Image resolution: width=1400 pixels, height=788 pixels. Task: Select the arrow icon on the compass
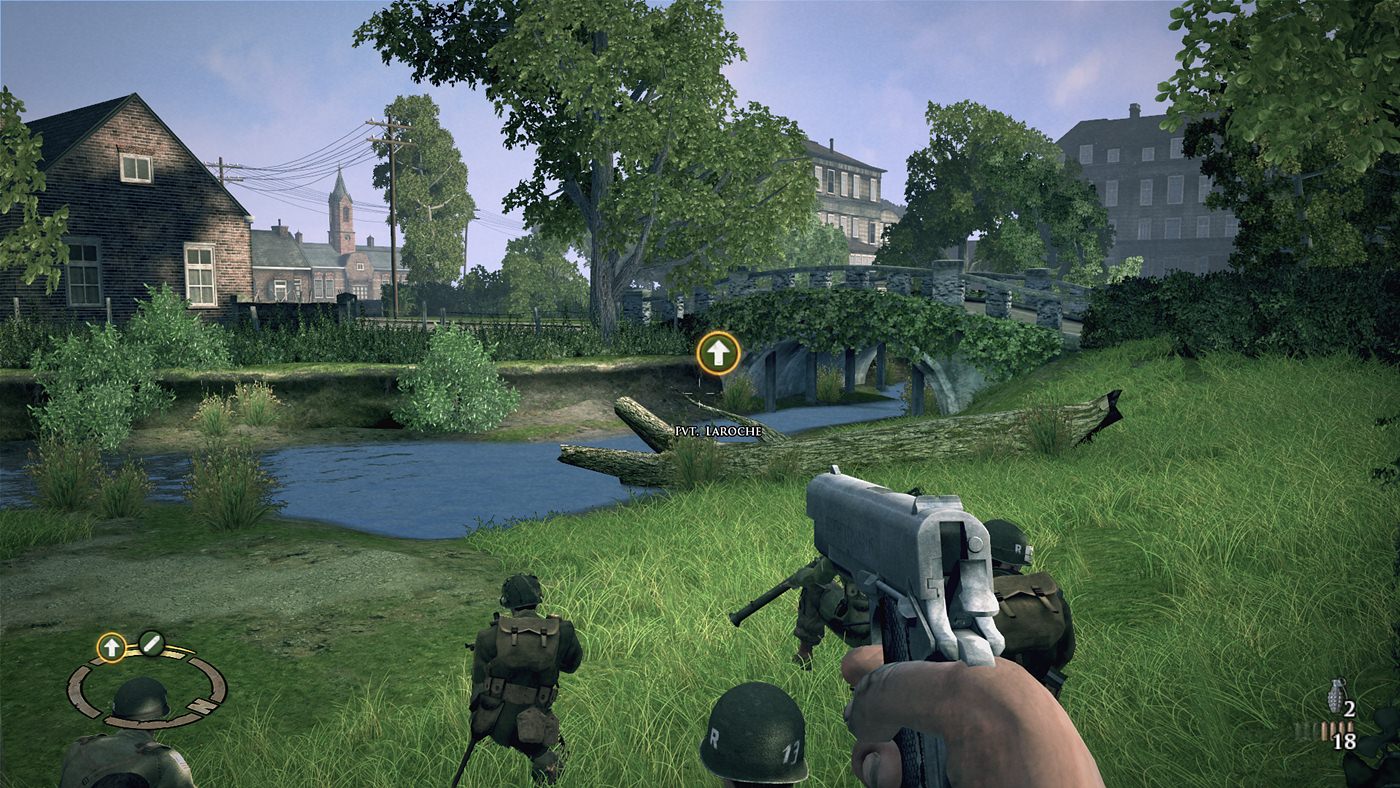pyautogui.click(x=111, y=647)
